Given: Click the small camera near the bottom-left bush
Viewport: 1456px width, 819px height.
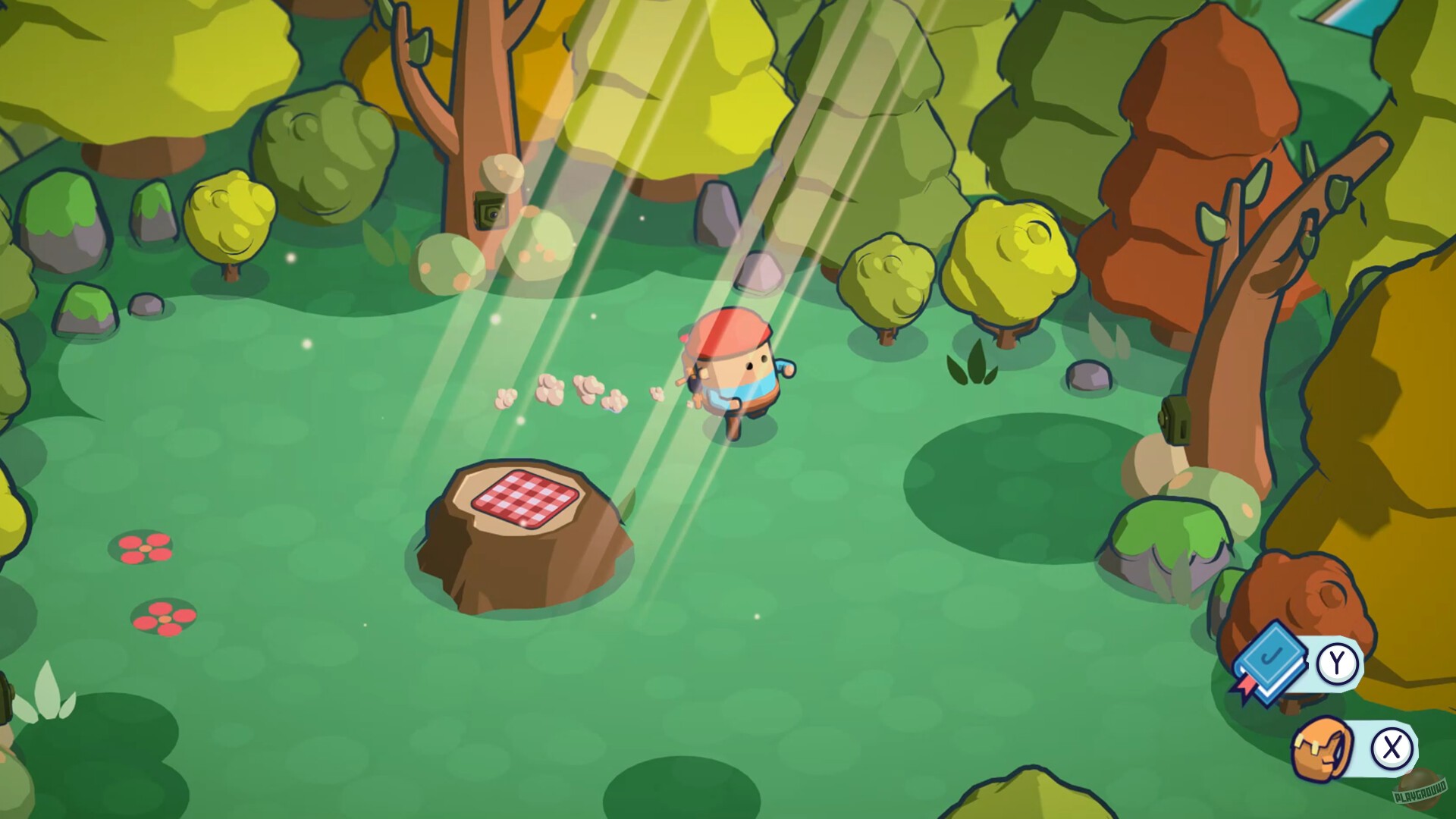Looking at the screenshot, I should point(5,698).
